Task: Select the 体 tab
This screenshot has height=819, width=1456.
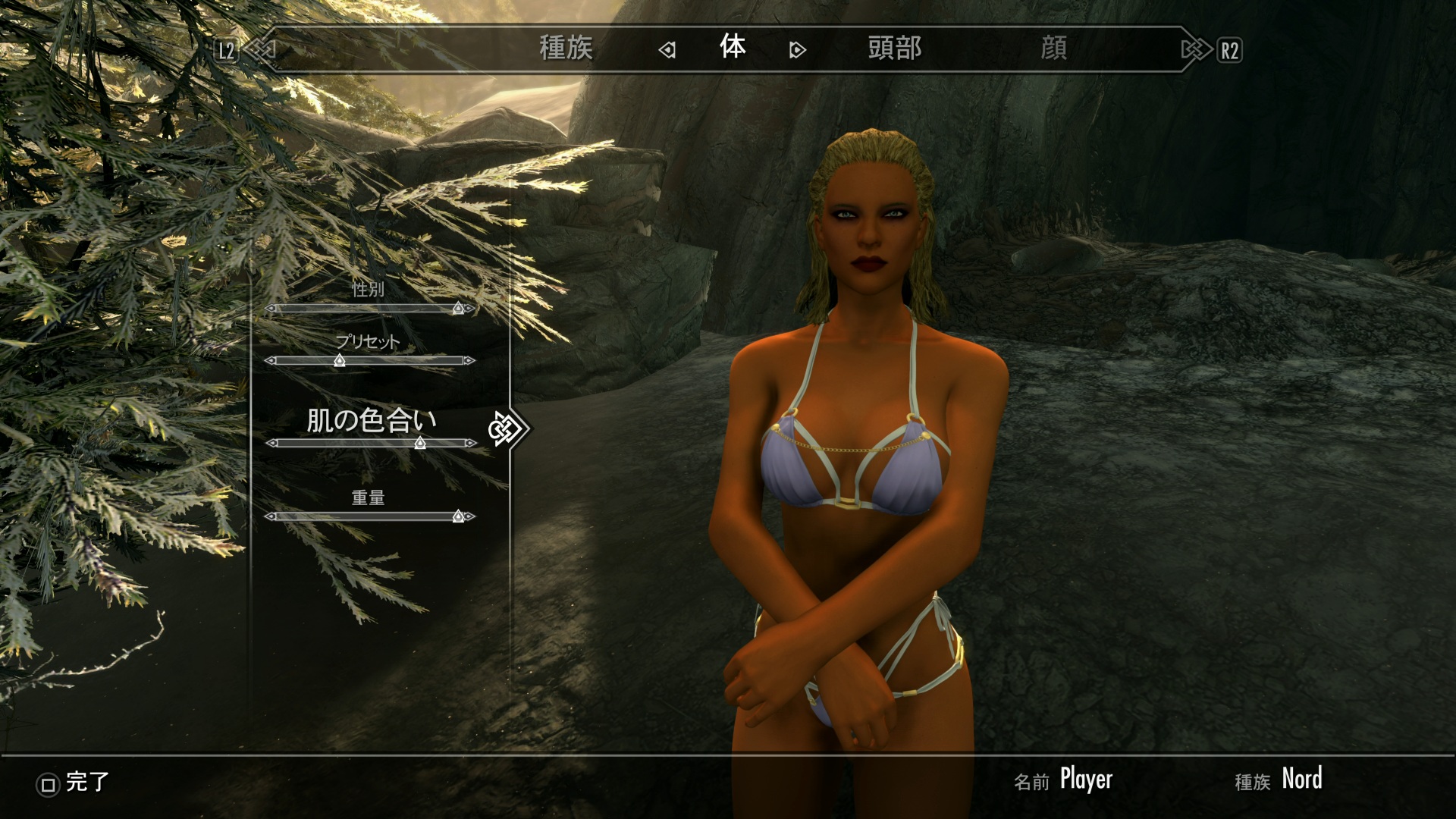Action: (733, 48)
